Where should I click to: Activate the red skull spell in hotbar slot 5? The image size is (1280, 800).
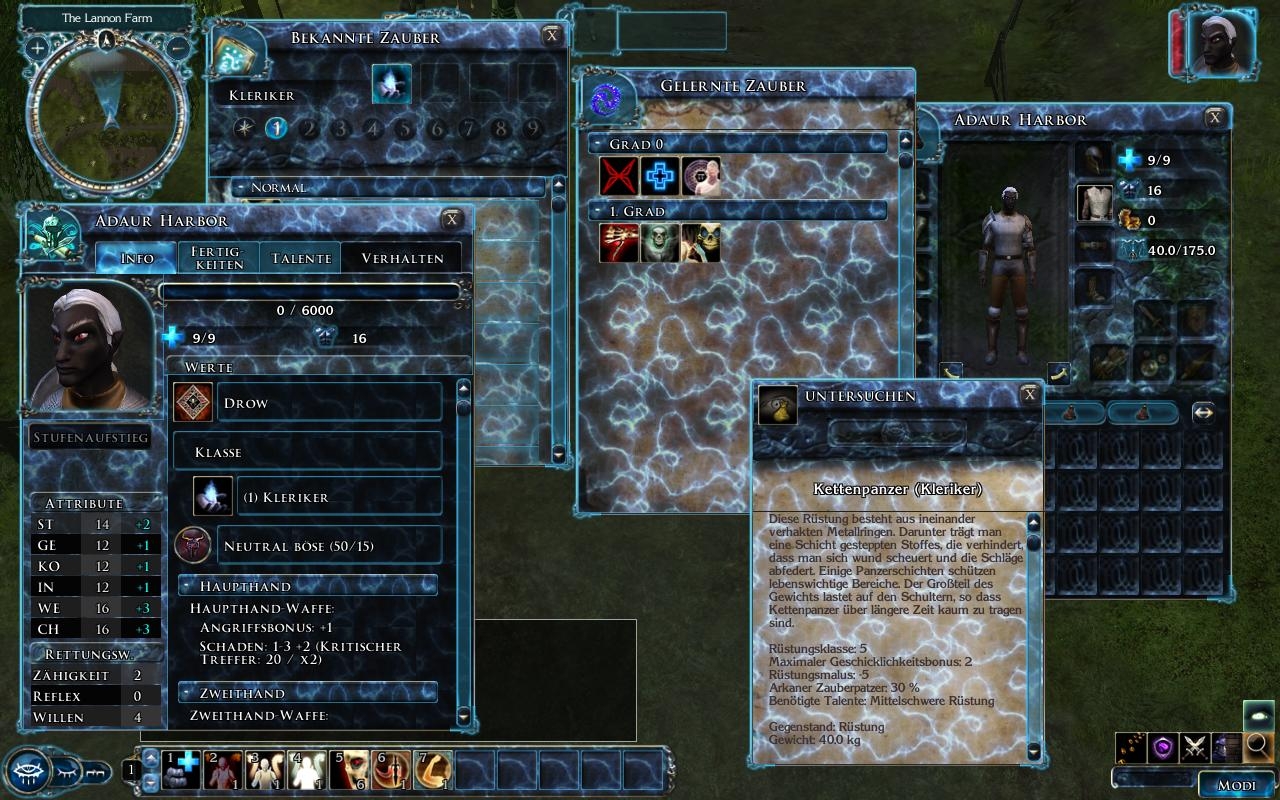(350, 769)
